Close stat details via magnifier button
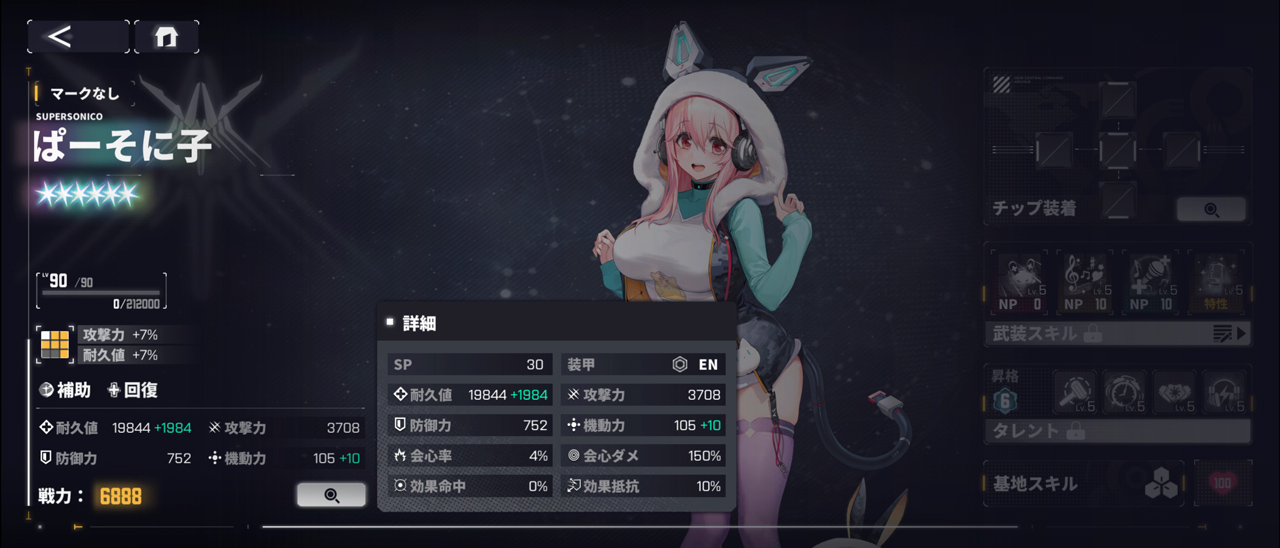Image resolution: width=1280 pixels, height=548 pixels. pos(331,494)
